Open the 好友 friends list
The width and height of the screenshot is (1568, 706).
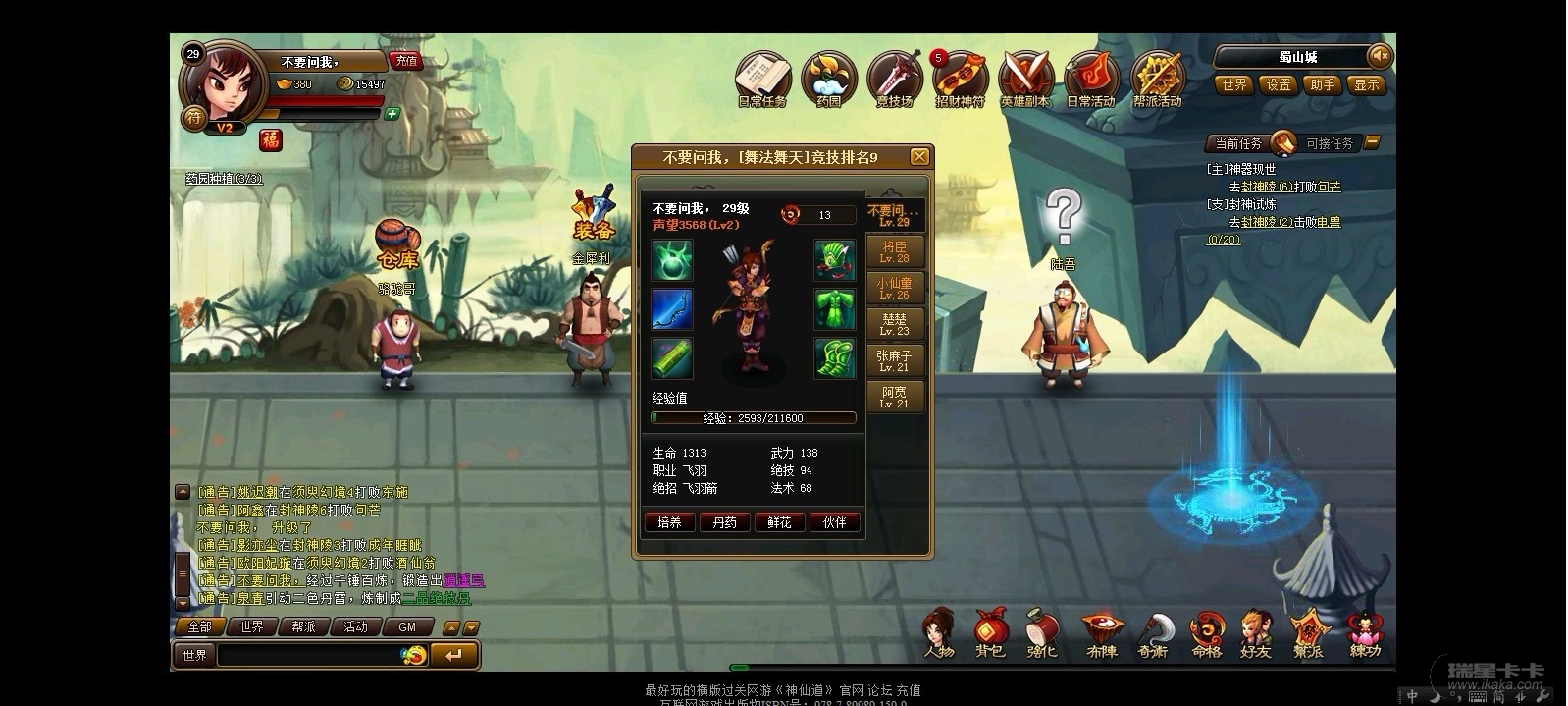(1255, 634)
